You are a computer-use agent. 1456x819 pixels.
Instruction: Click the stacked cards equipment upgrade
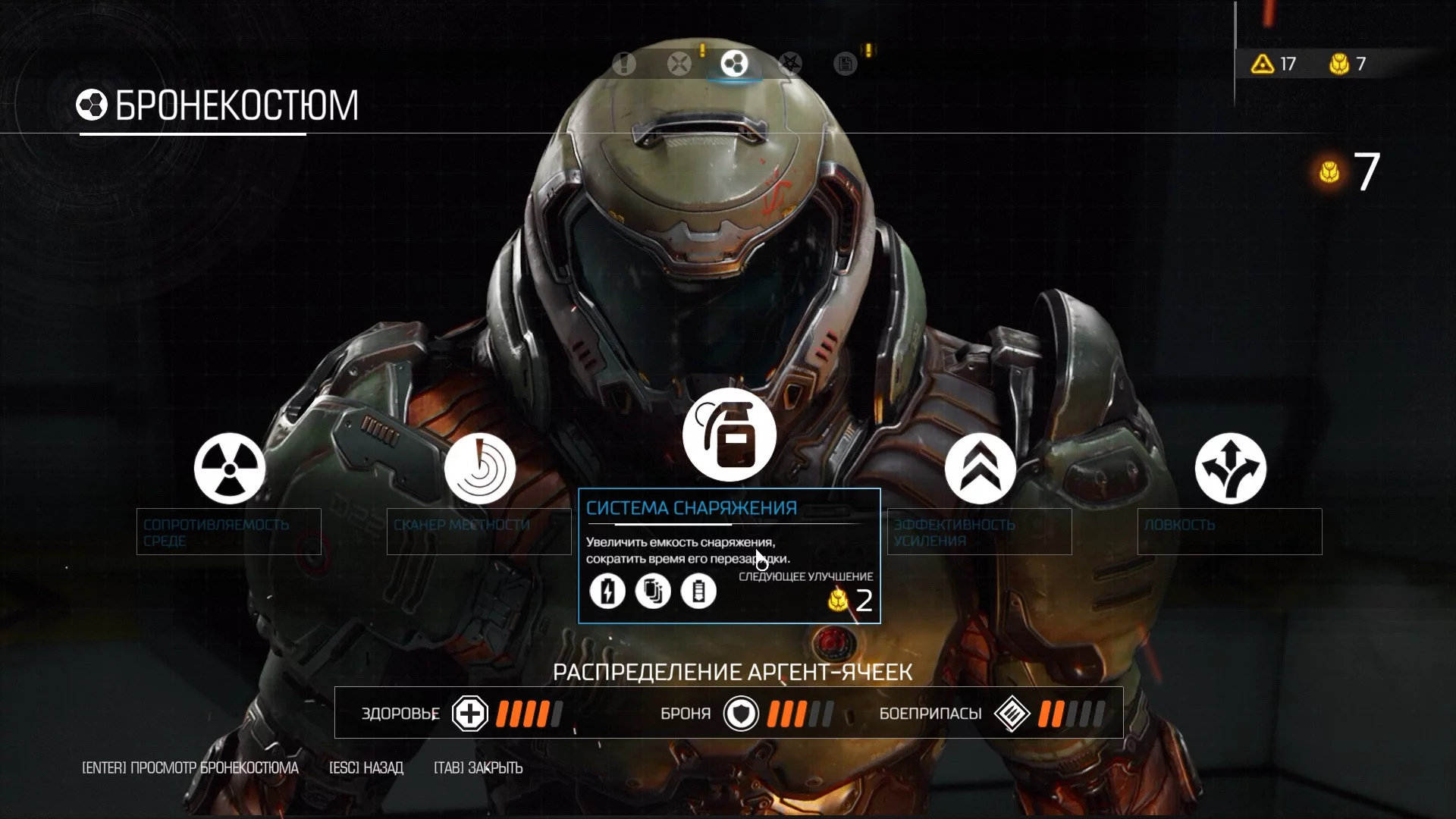(x=653, y=591)
